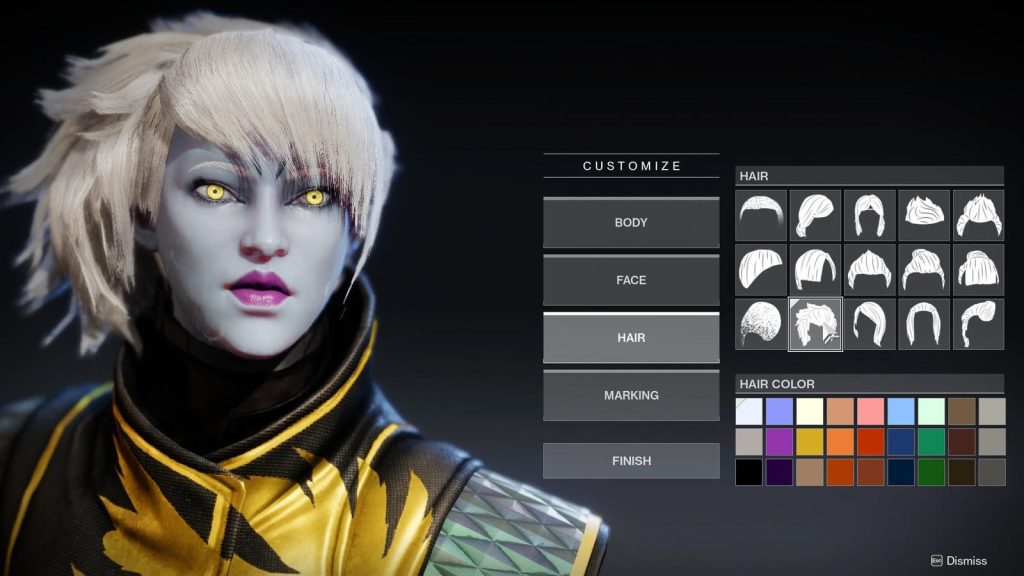Select the mint green pastel hair color
Viewport: 1024px width, 576px height.
click(932, 411)
